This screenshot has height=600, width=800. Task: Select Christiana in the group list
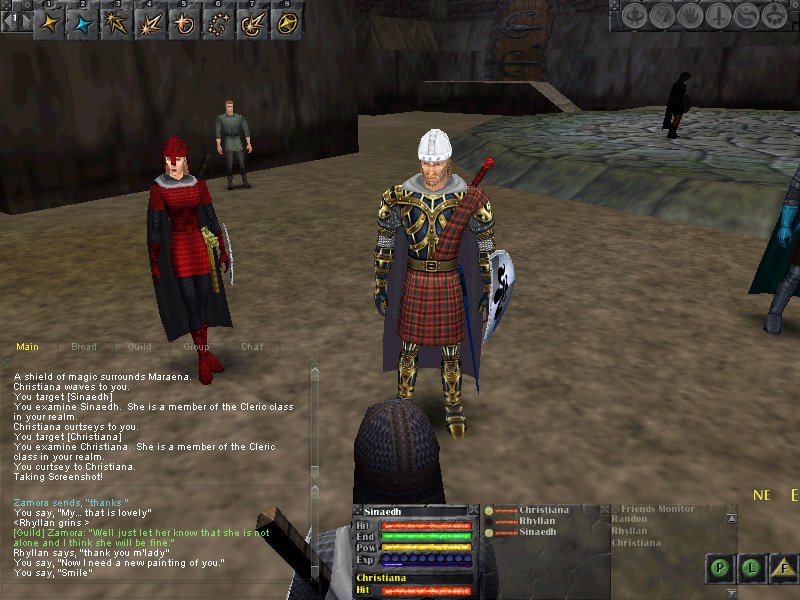coord(543,510)
